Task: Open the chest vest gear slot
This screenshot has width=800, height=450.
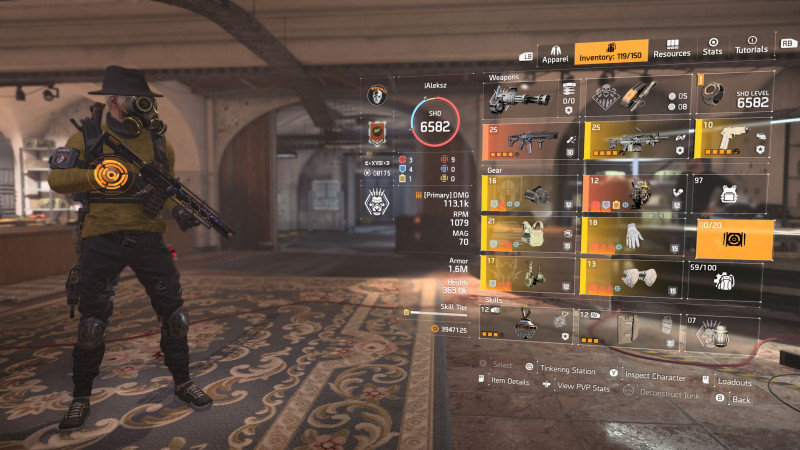Action: (530, 234)
